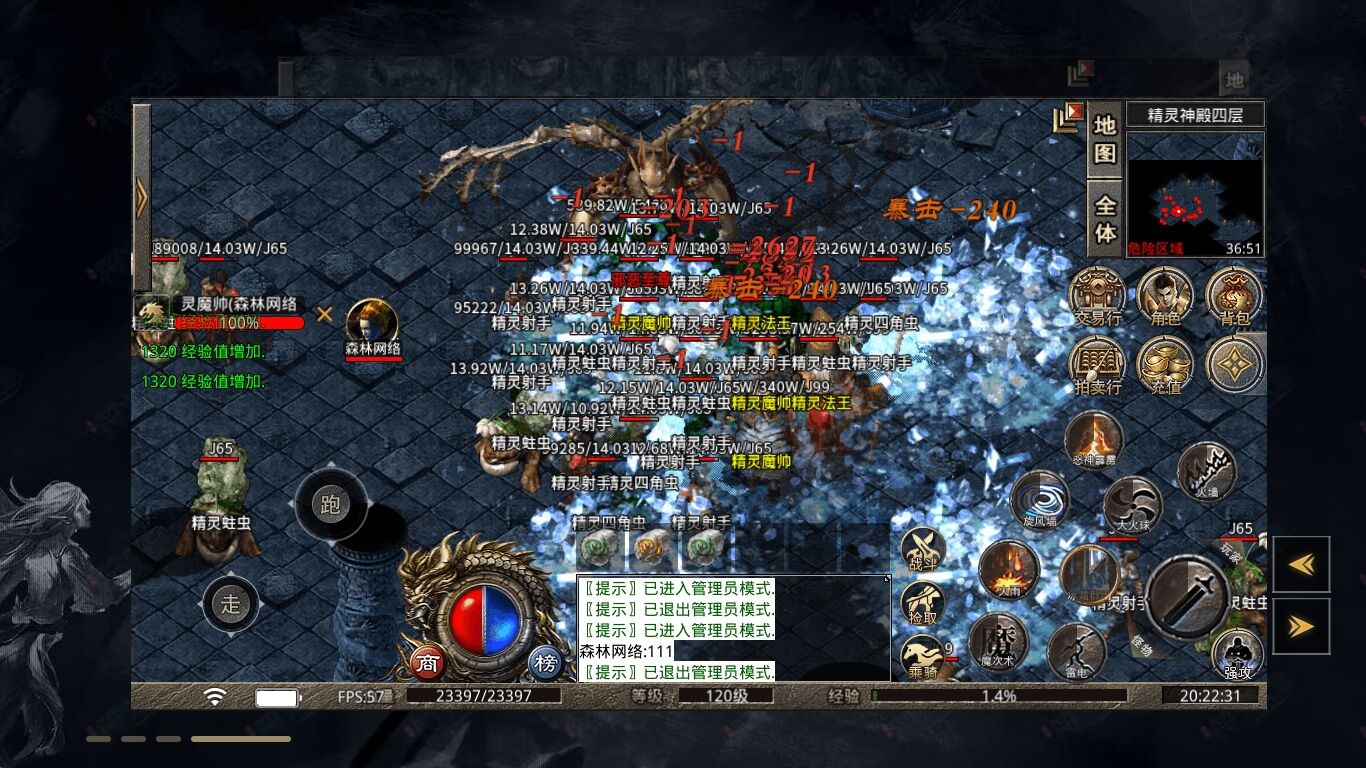The width and height of the screenshot is (1366, 768).
Task: Tap the 拾取 pickup button
Action: point(922,604)
